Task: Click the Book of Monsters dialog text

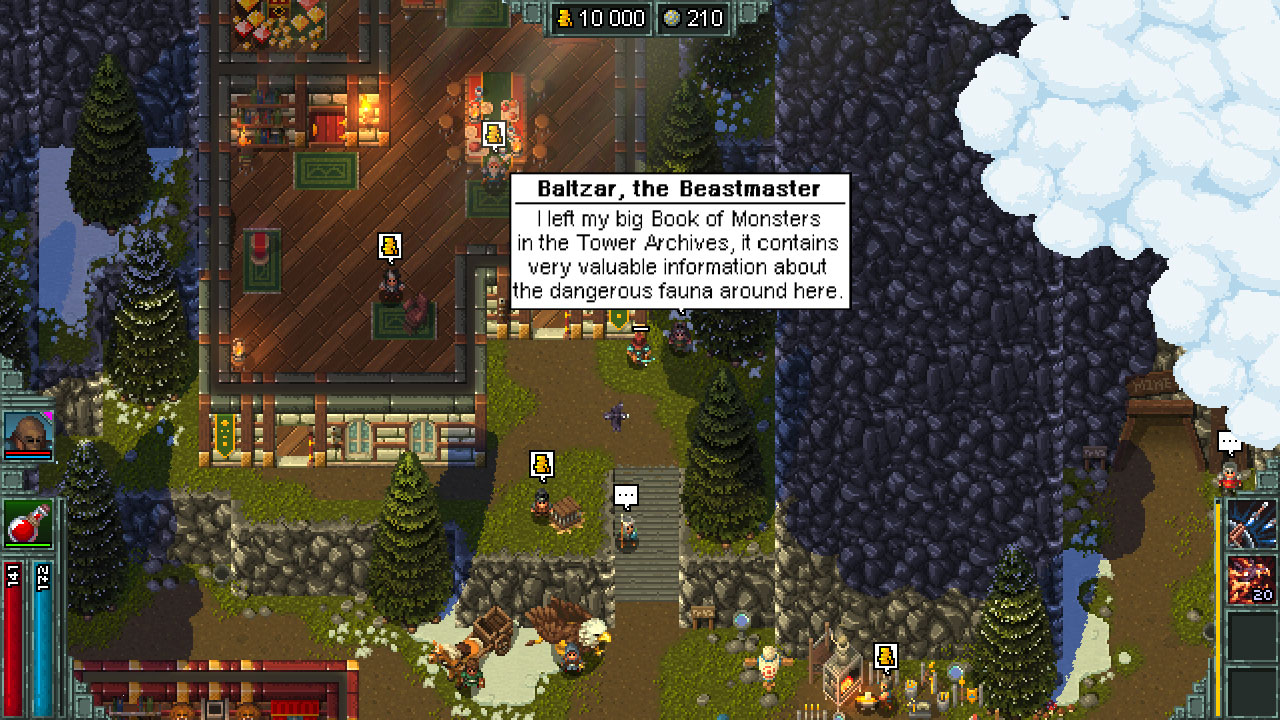Action: (737, 218)
